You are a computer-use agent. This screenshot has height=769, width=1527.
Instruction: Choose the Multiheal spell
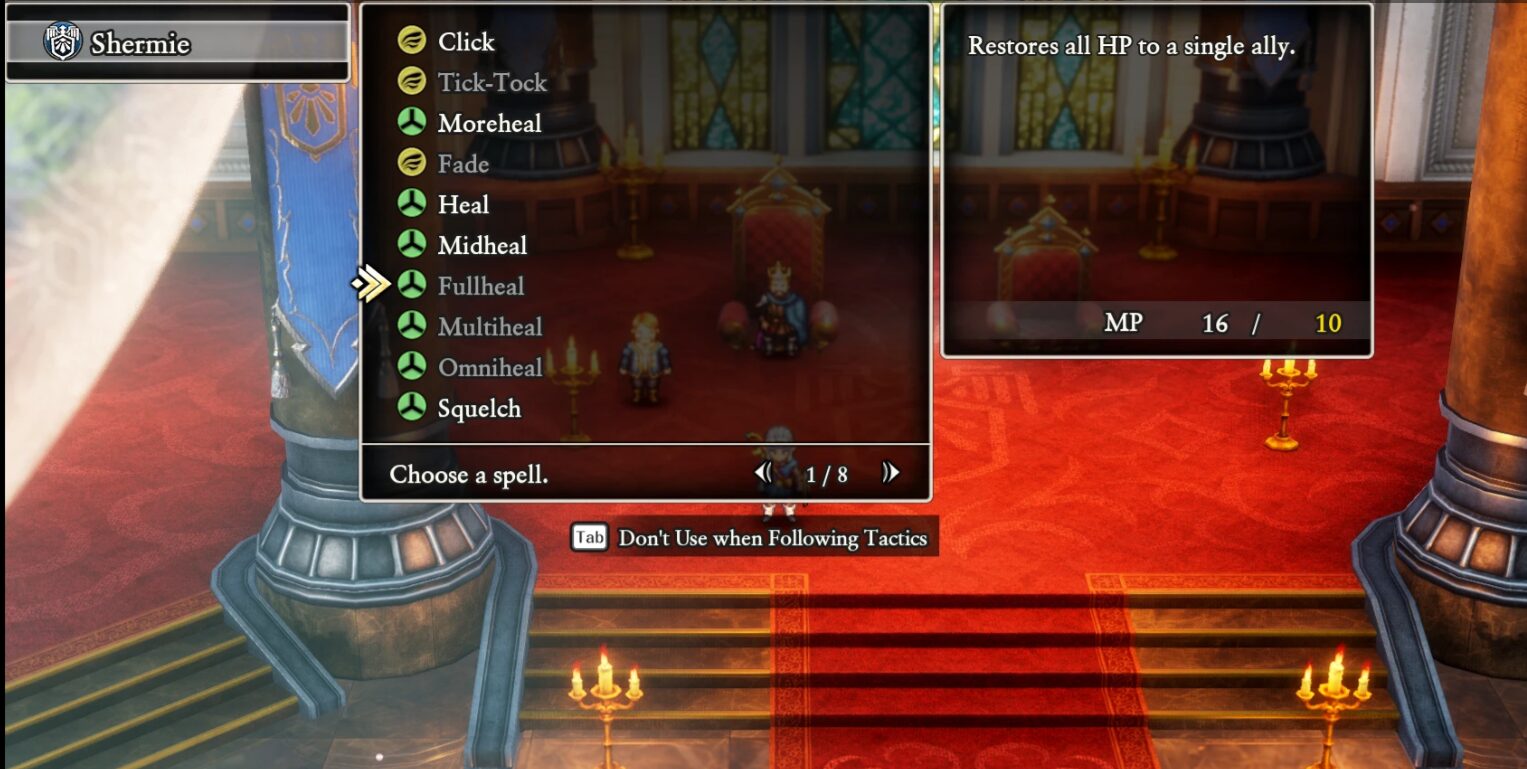tap(490, 327)
